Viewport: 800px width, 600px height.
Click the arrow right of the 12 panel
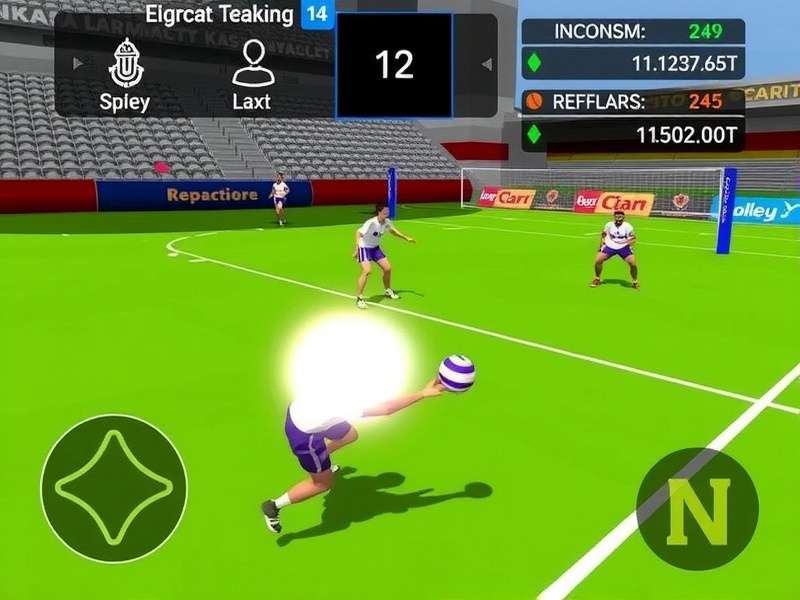click(x=487, y=65)
